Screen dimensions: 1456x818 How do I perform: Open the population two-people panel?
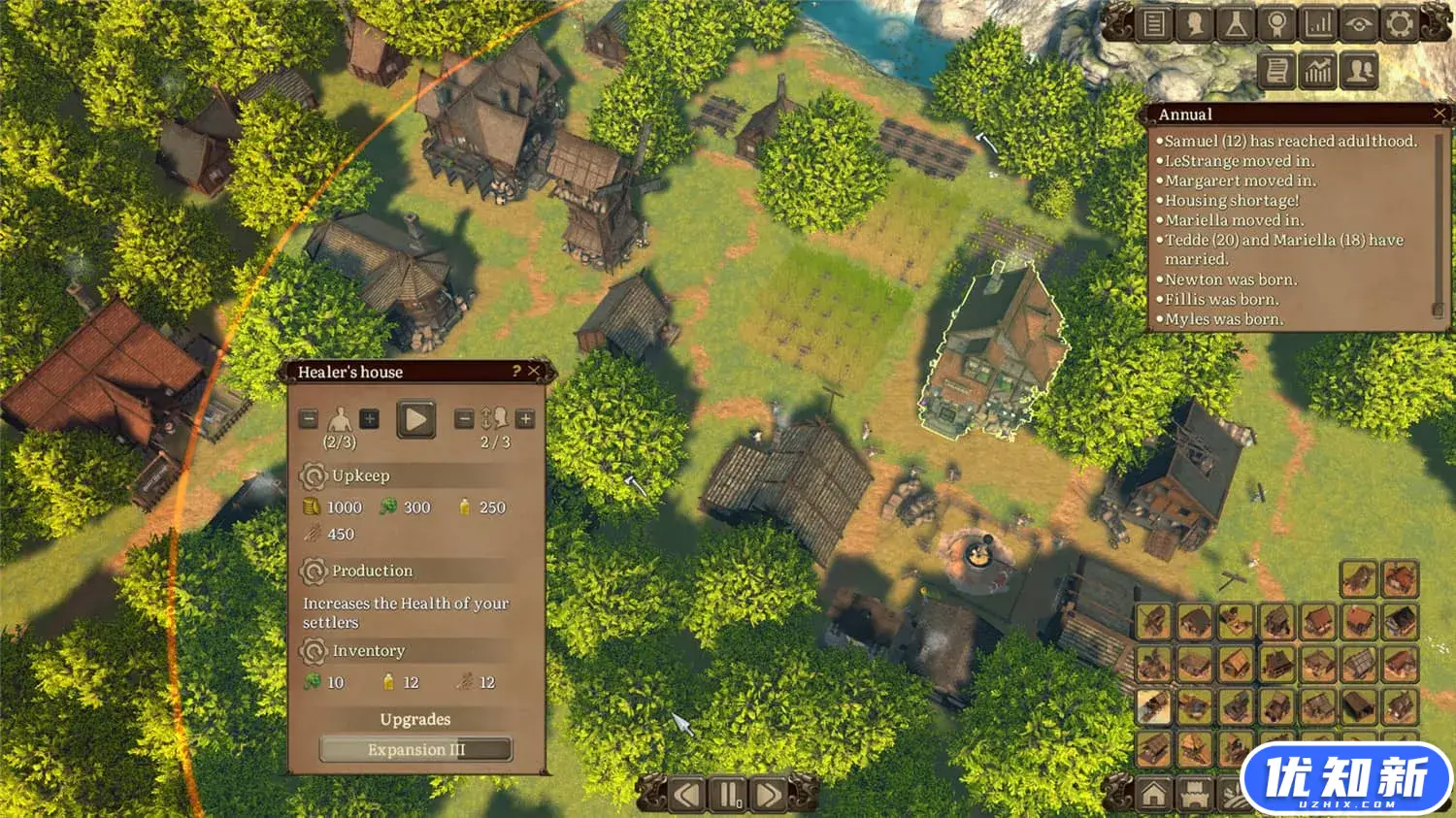(1359, 71)
